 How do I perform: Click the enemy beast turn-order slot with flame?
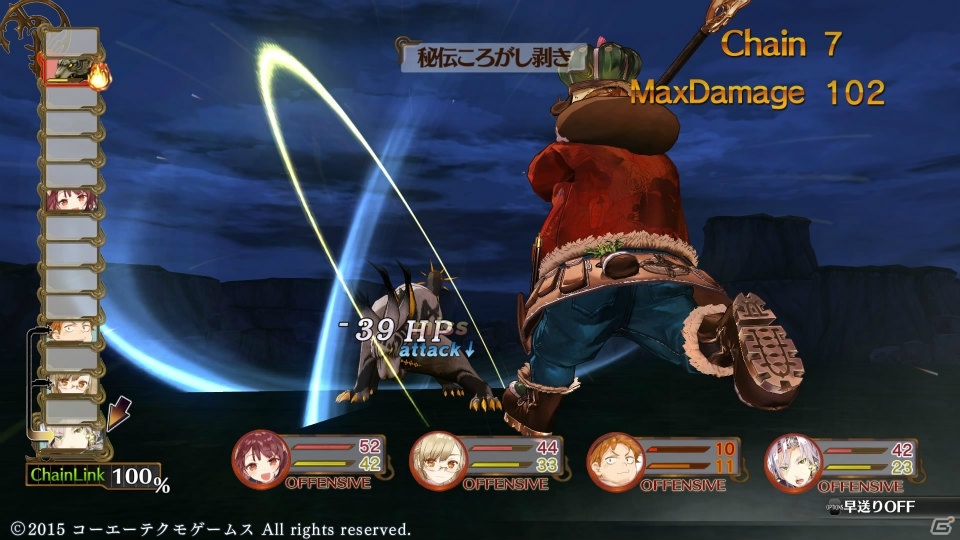(x=72, y=70)
